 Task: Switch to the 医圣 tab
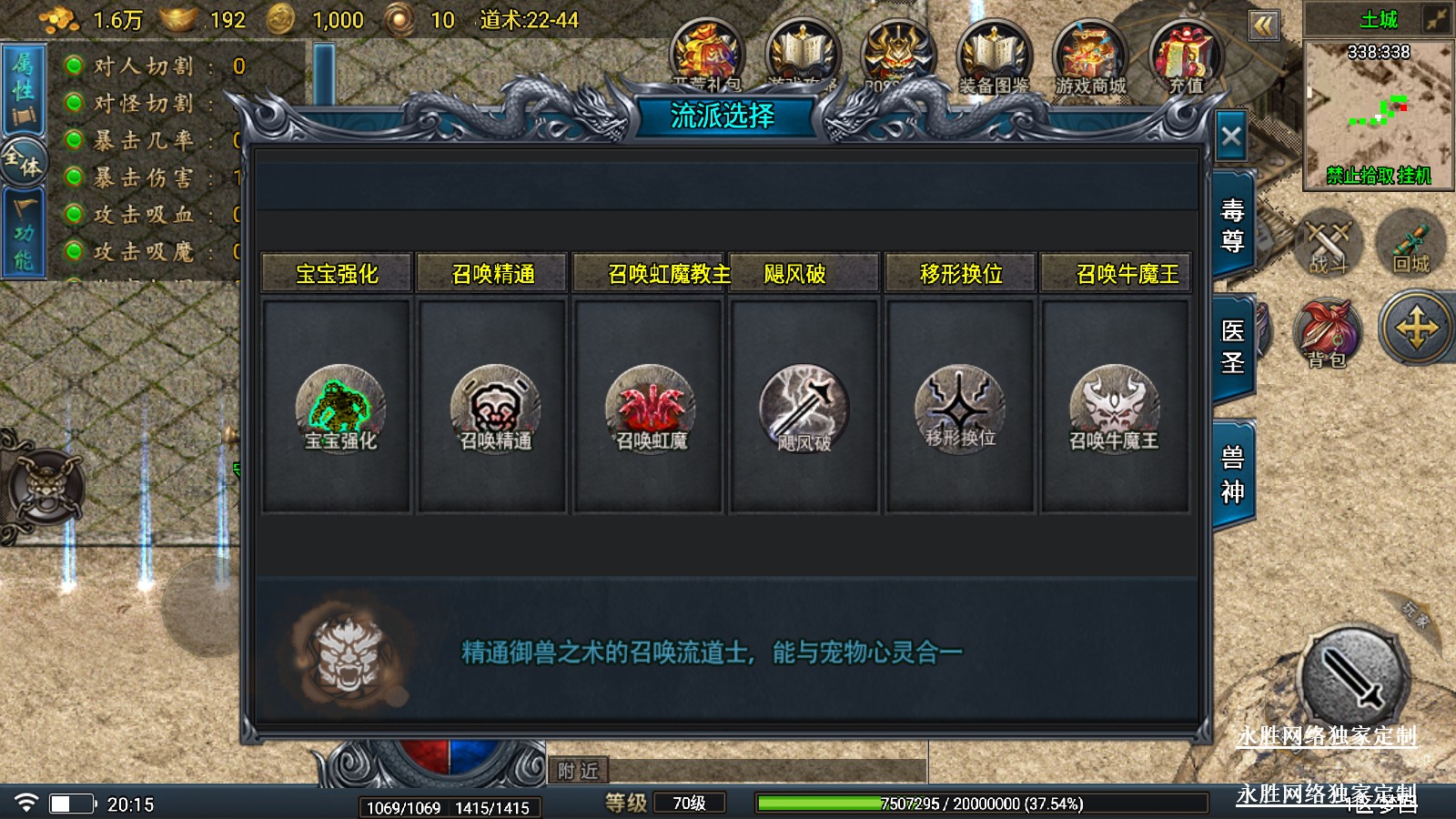[x=1233, y=347]
